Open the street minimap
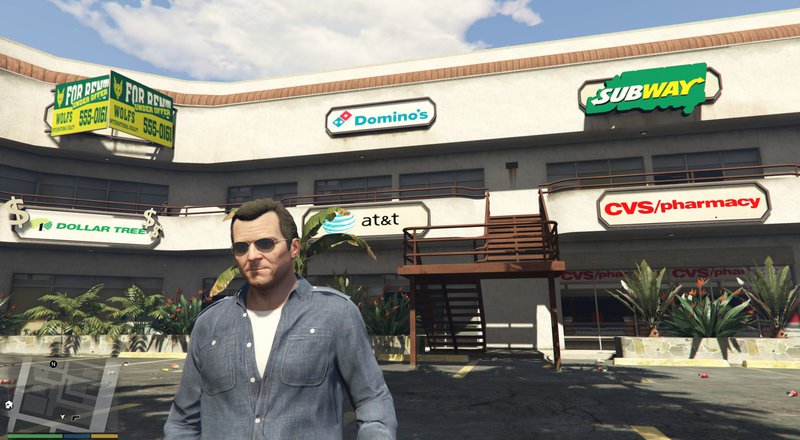800x440 pixels. point(60,395)
